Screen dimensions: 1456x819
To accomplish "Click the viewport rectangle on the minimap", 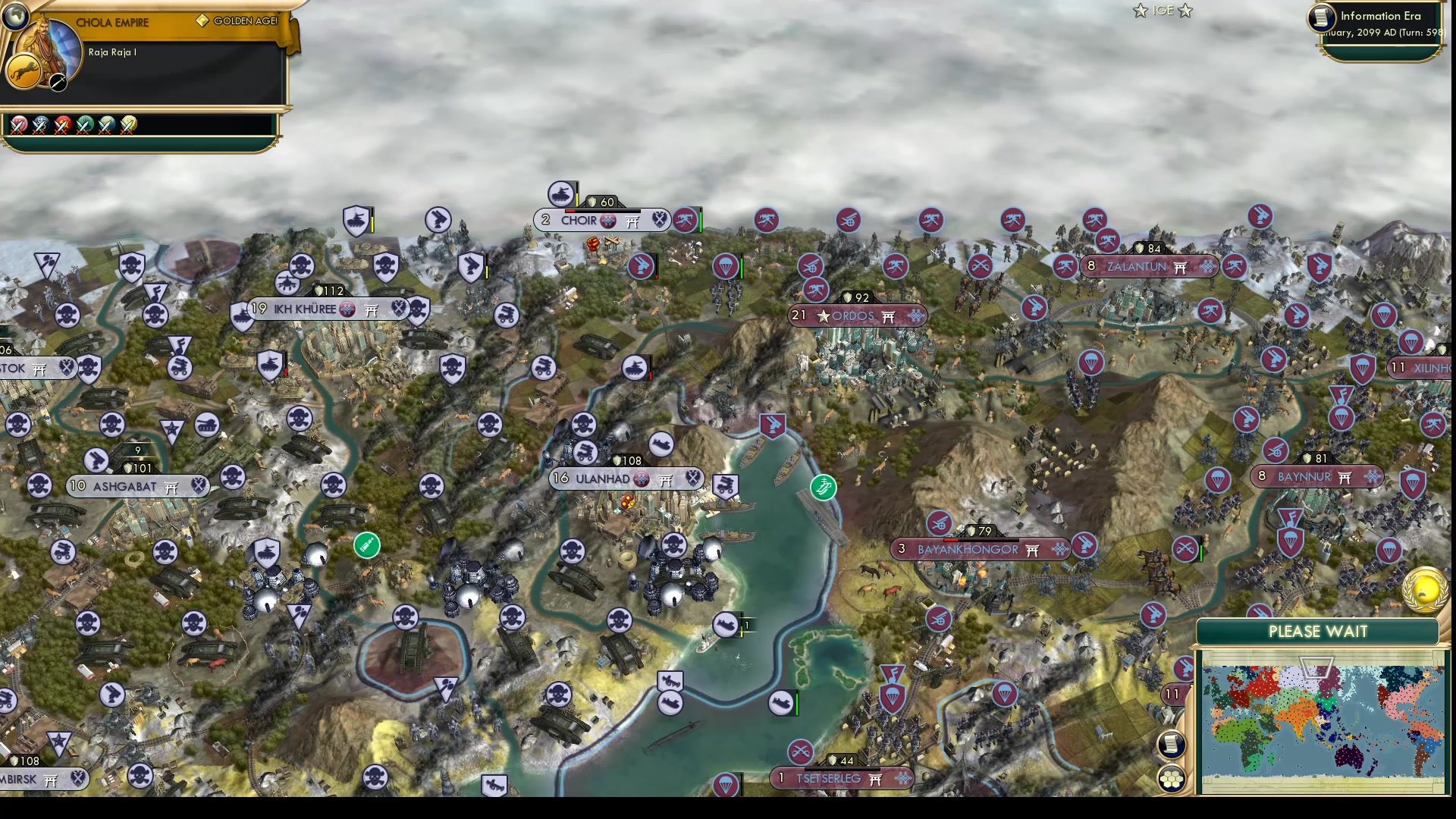I will coord(1317,667).
